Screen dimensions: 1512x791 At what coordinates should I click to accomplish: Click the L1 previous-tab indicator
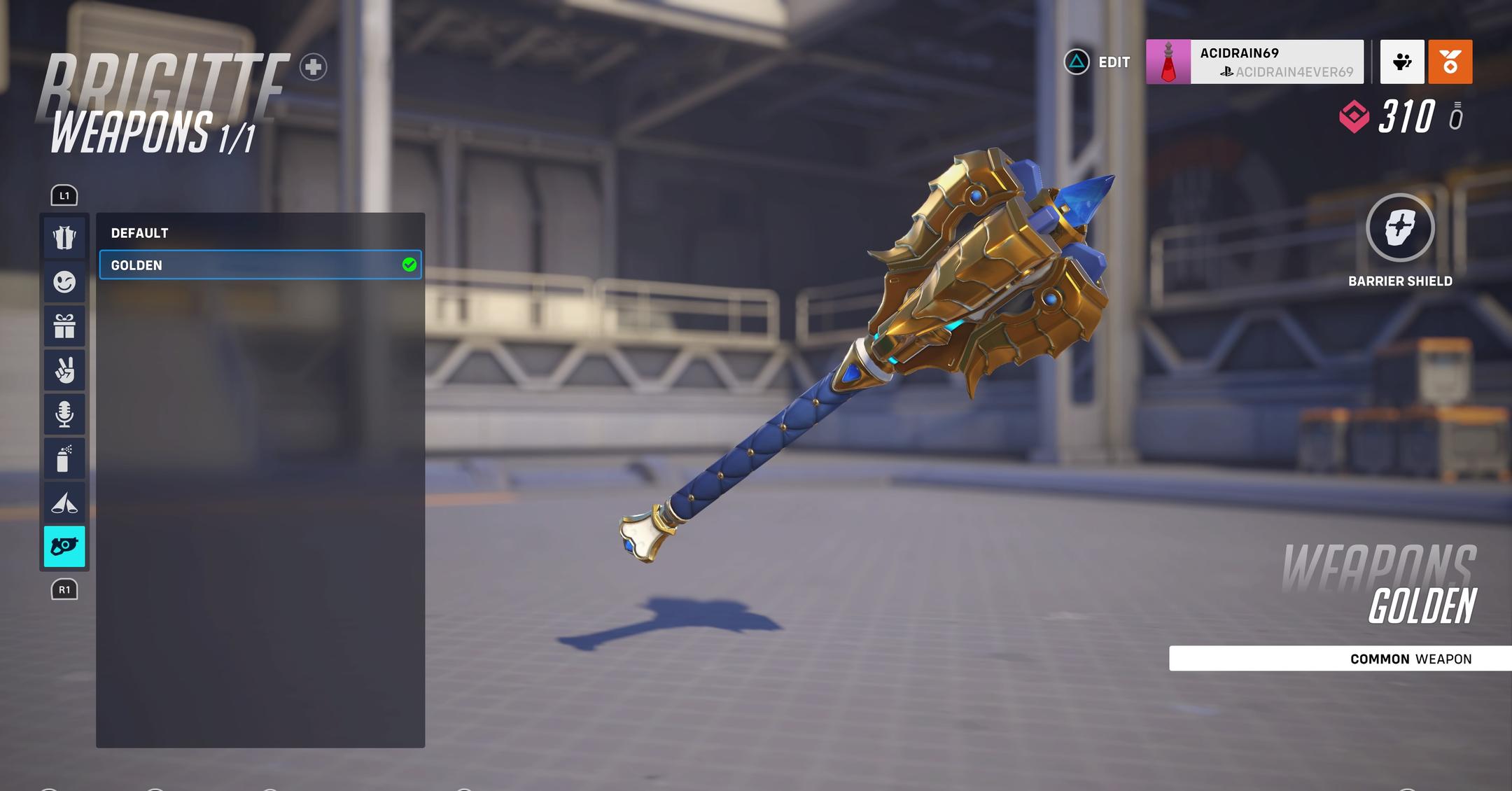pos(64,195)
